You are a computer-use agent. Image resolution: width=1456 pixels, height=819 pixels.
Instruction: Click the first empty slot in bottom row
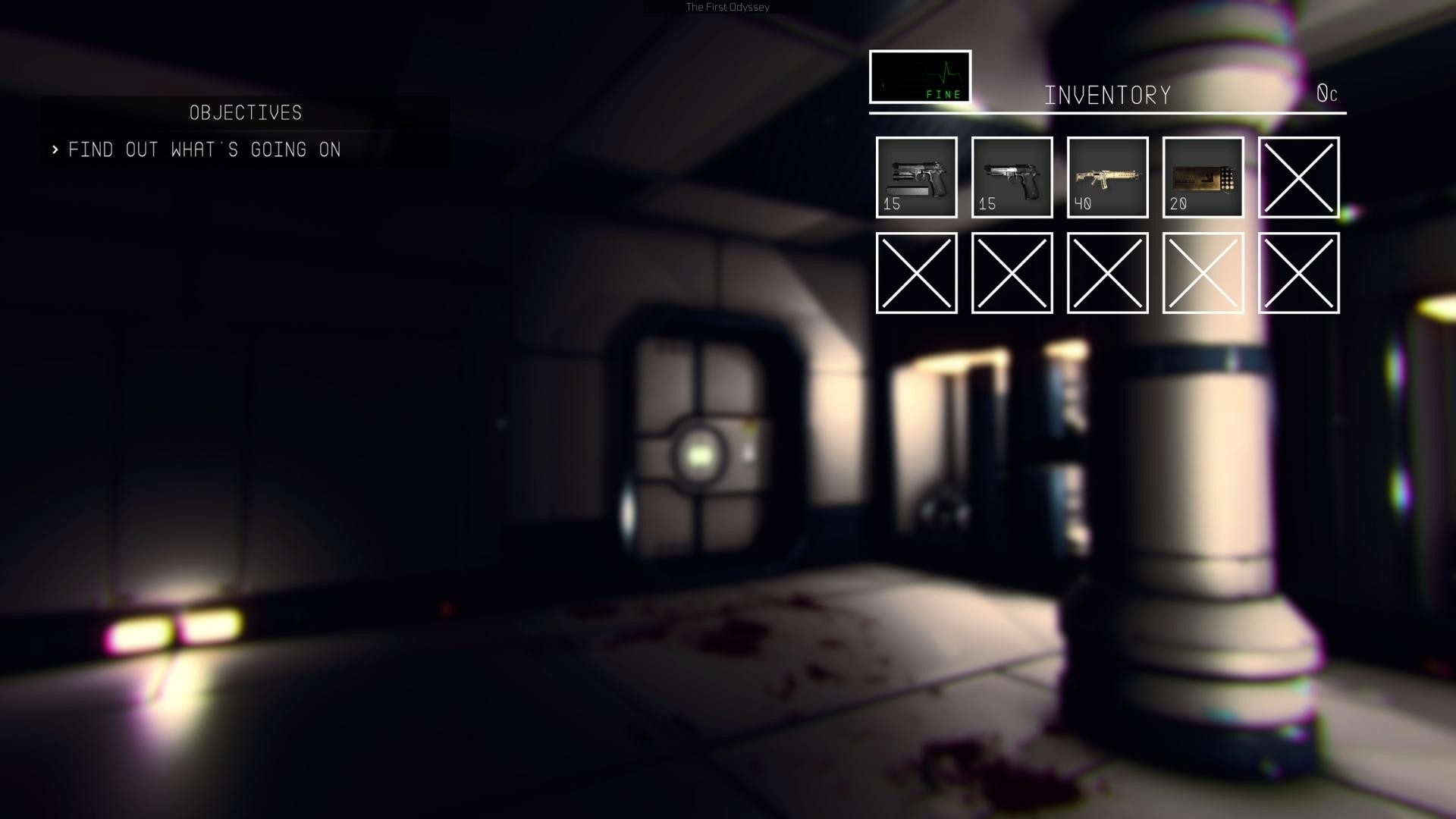(916, 275)
